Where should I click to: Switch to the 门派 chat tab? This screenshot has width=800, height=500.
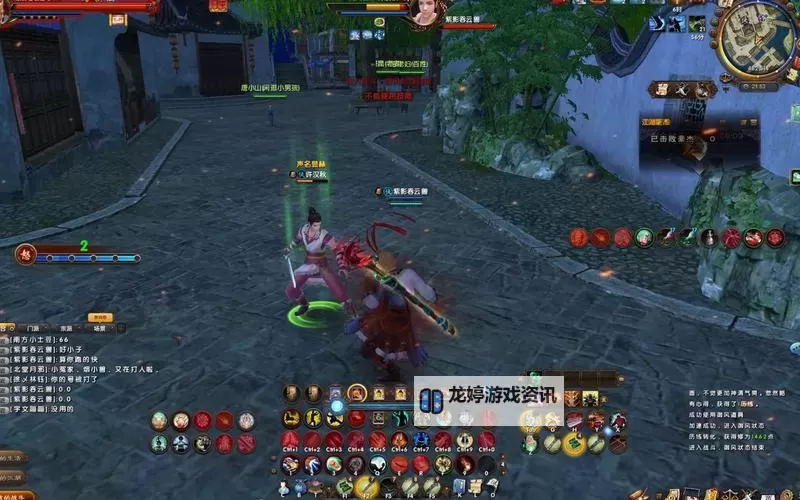[x=34, y=328]
